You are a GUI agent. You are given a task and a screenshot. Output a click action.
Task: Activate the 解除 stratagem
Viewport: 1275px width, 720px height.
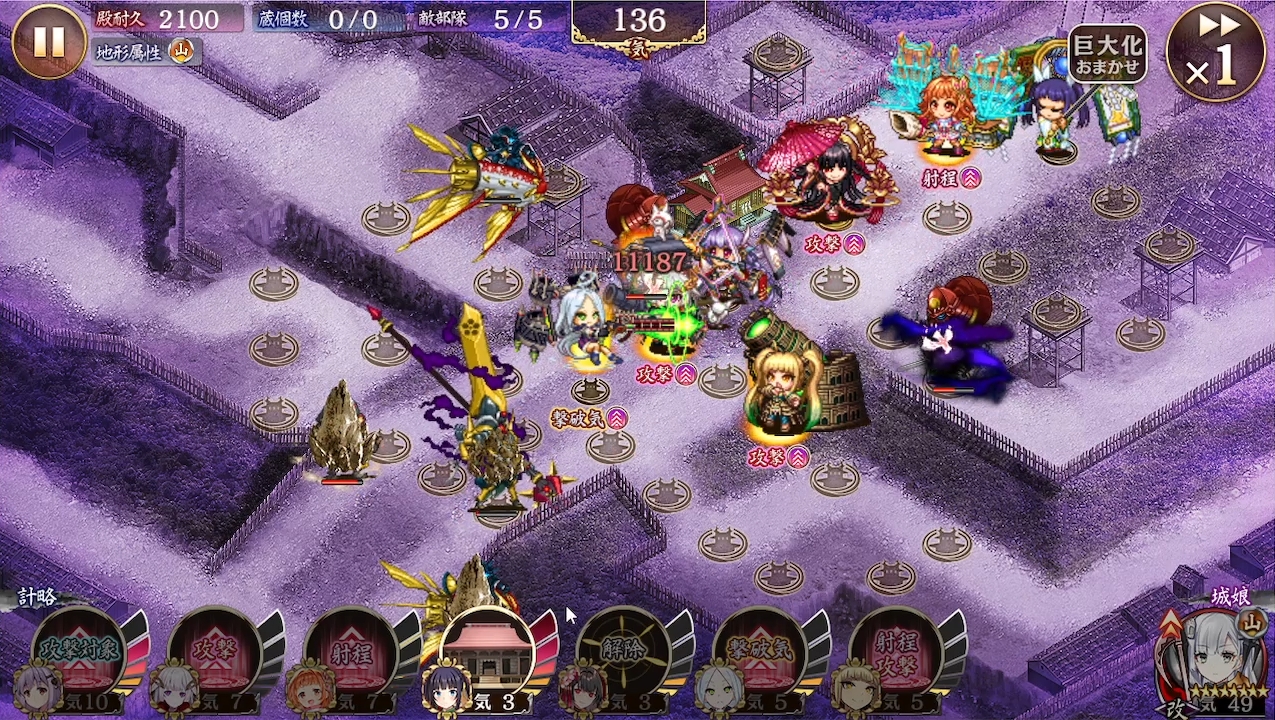point(623,652)
